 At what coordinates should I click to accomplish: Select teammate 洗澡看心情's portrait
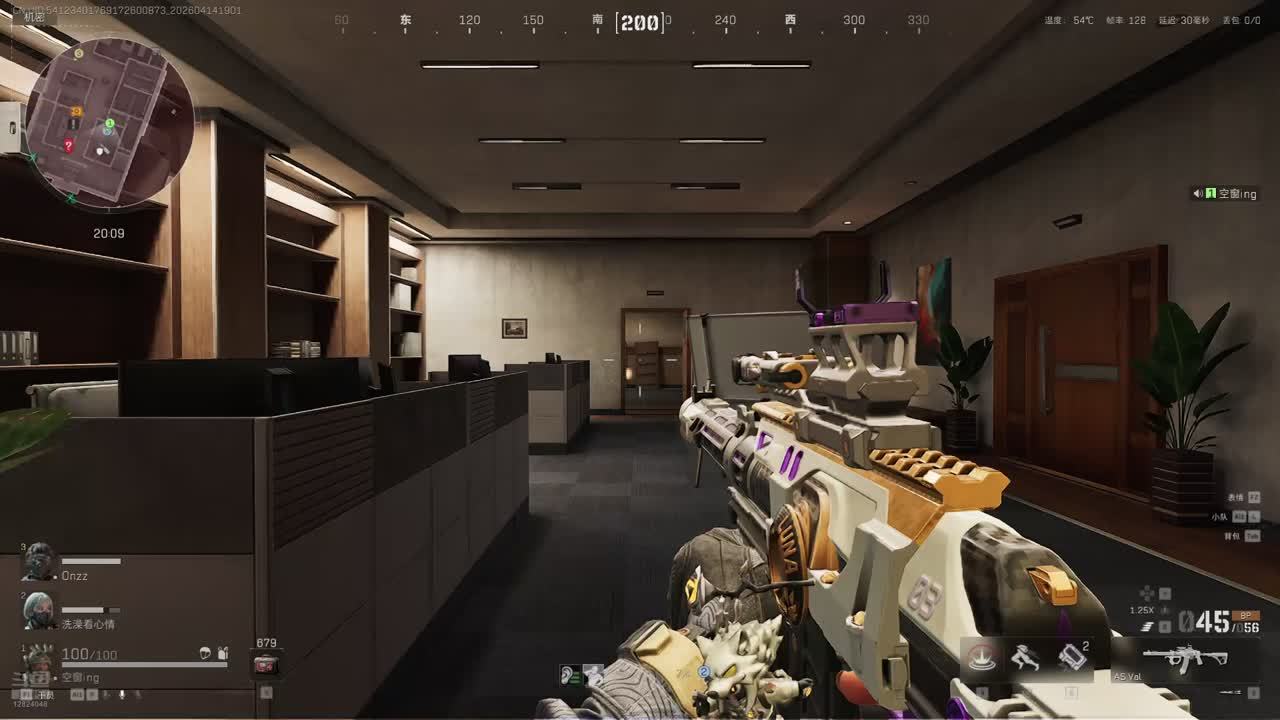tap(39, 610)
